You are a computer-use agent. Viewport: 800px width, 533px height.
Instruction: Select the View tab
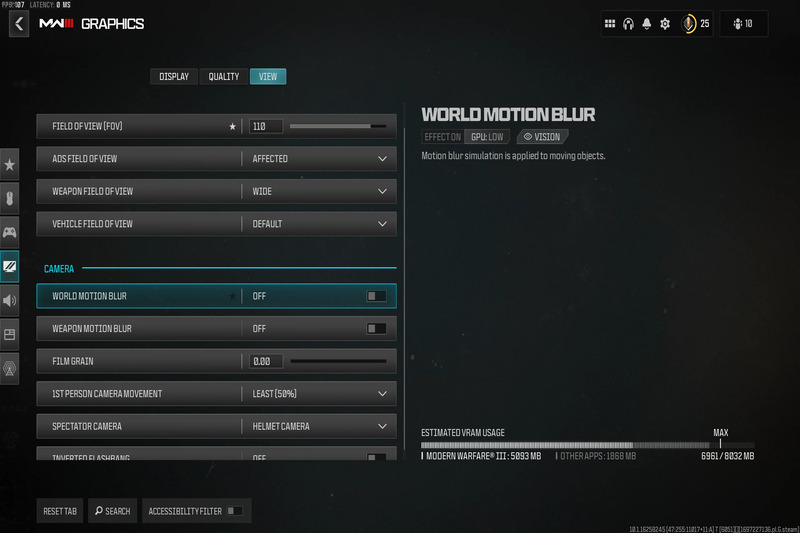pyautogui.click(x=268, y=77)
